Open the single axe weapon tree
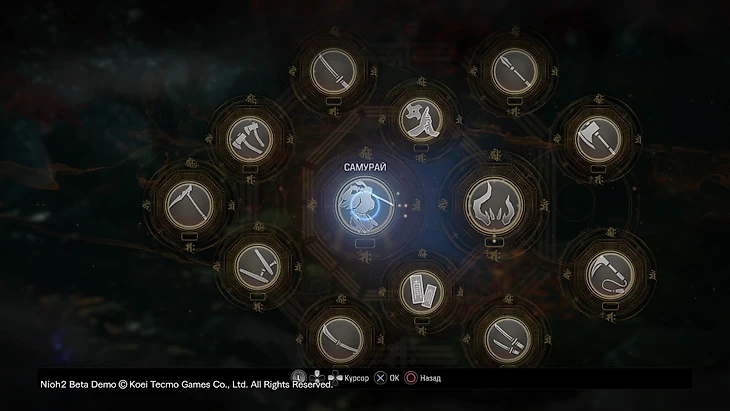The image size is (730, 411). [596, 139]
